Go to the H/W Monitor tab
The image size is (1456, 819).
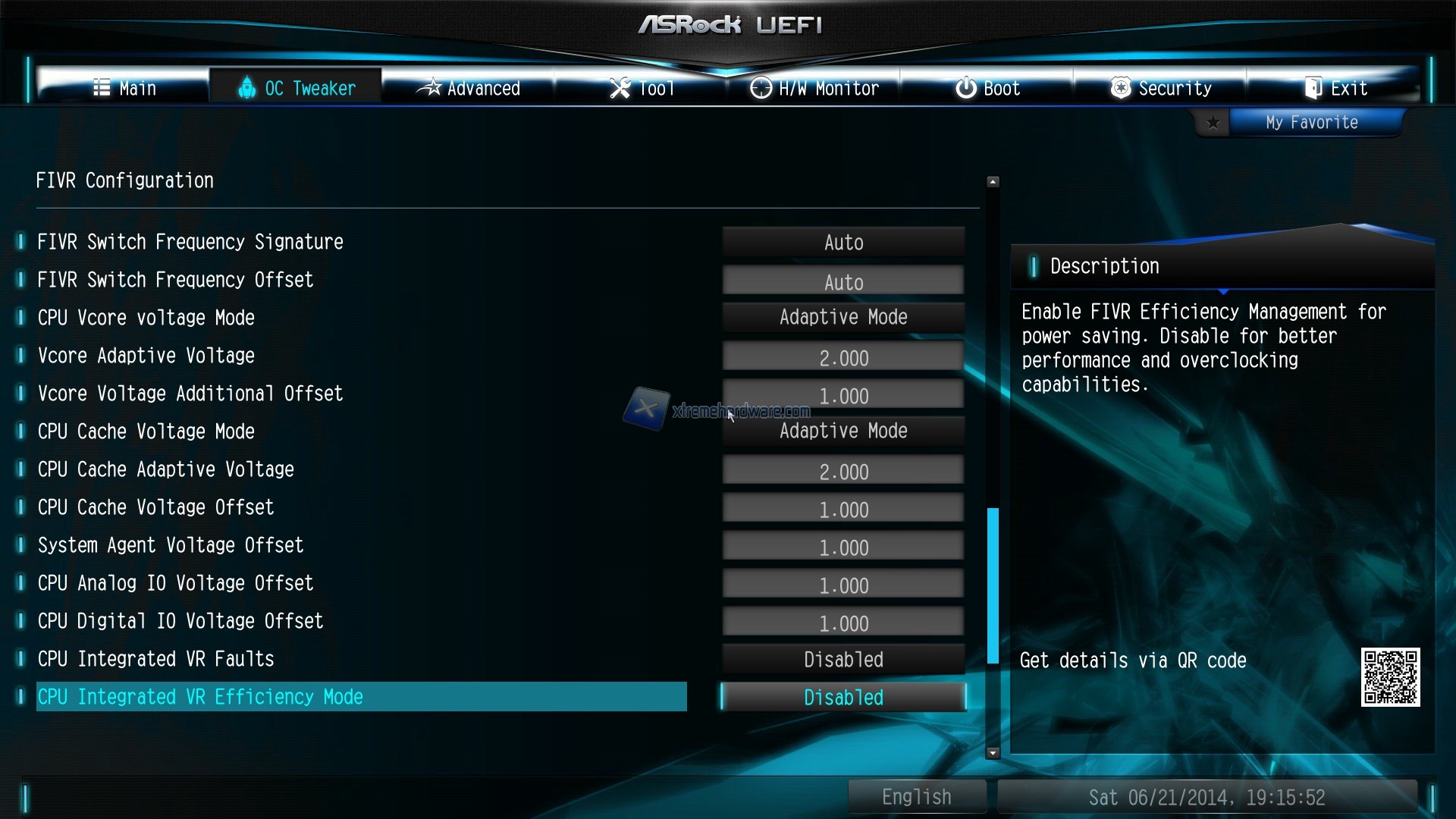pos(814,88)
